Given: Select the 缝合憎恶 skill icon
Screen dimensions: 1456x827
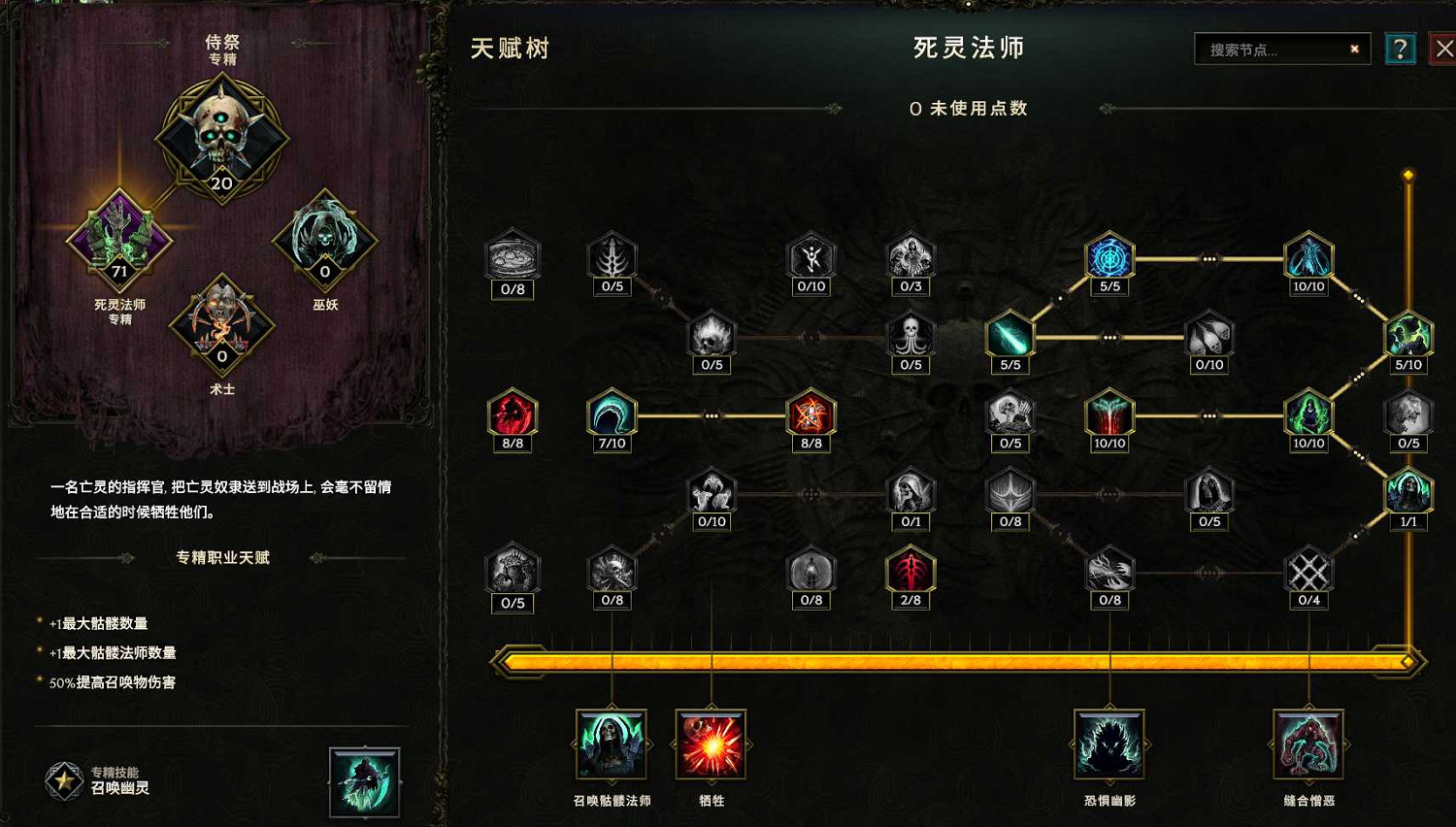Looking at the screenshot, I should coord(1307,743).
